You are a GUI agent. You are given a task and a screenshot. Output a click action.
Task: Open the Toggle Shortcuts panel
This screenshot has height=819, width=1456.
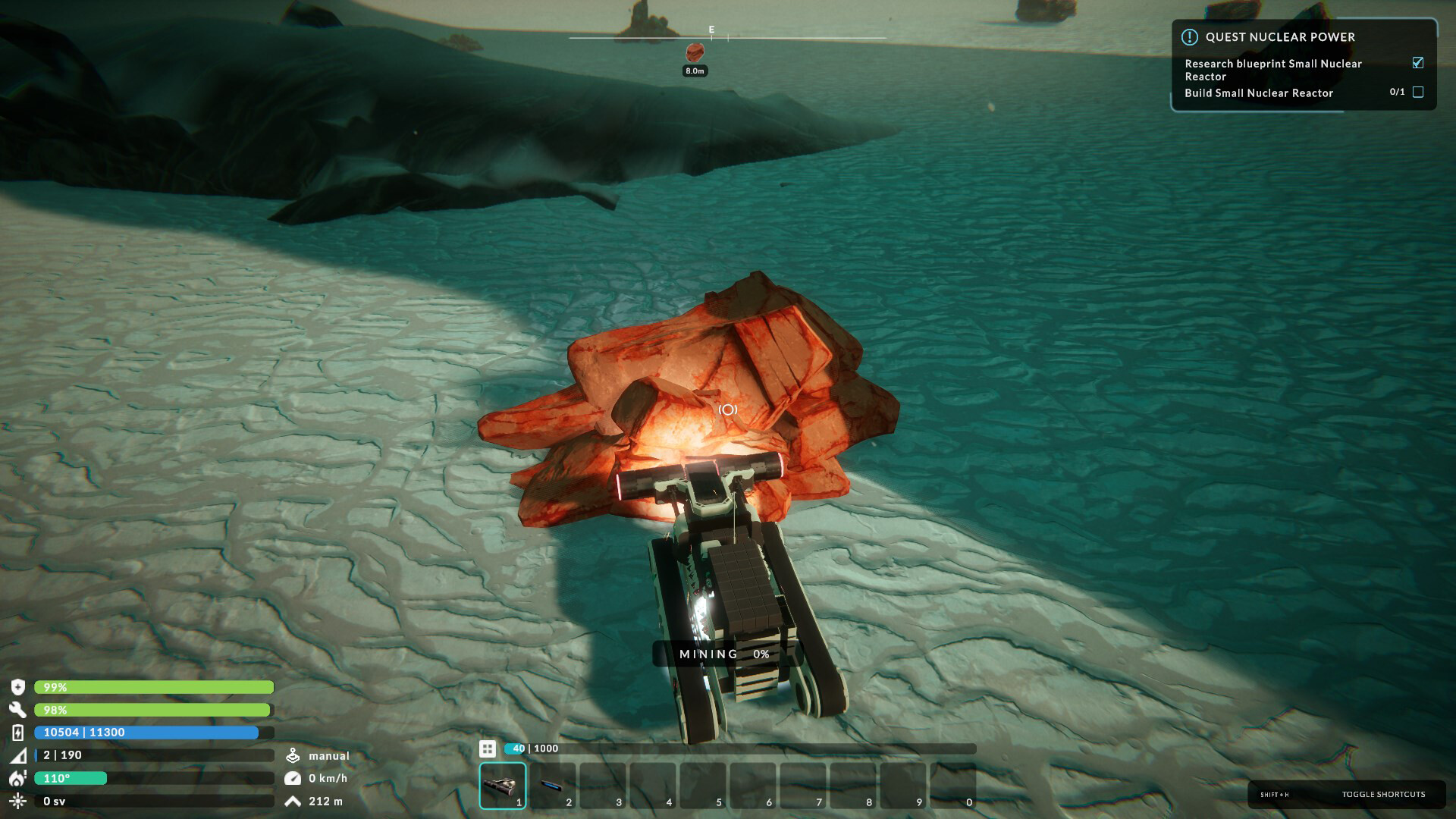1385,794
